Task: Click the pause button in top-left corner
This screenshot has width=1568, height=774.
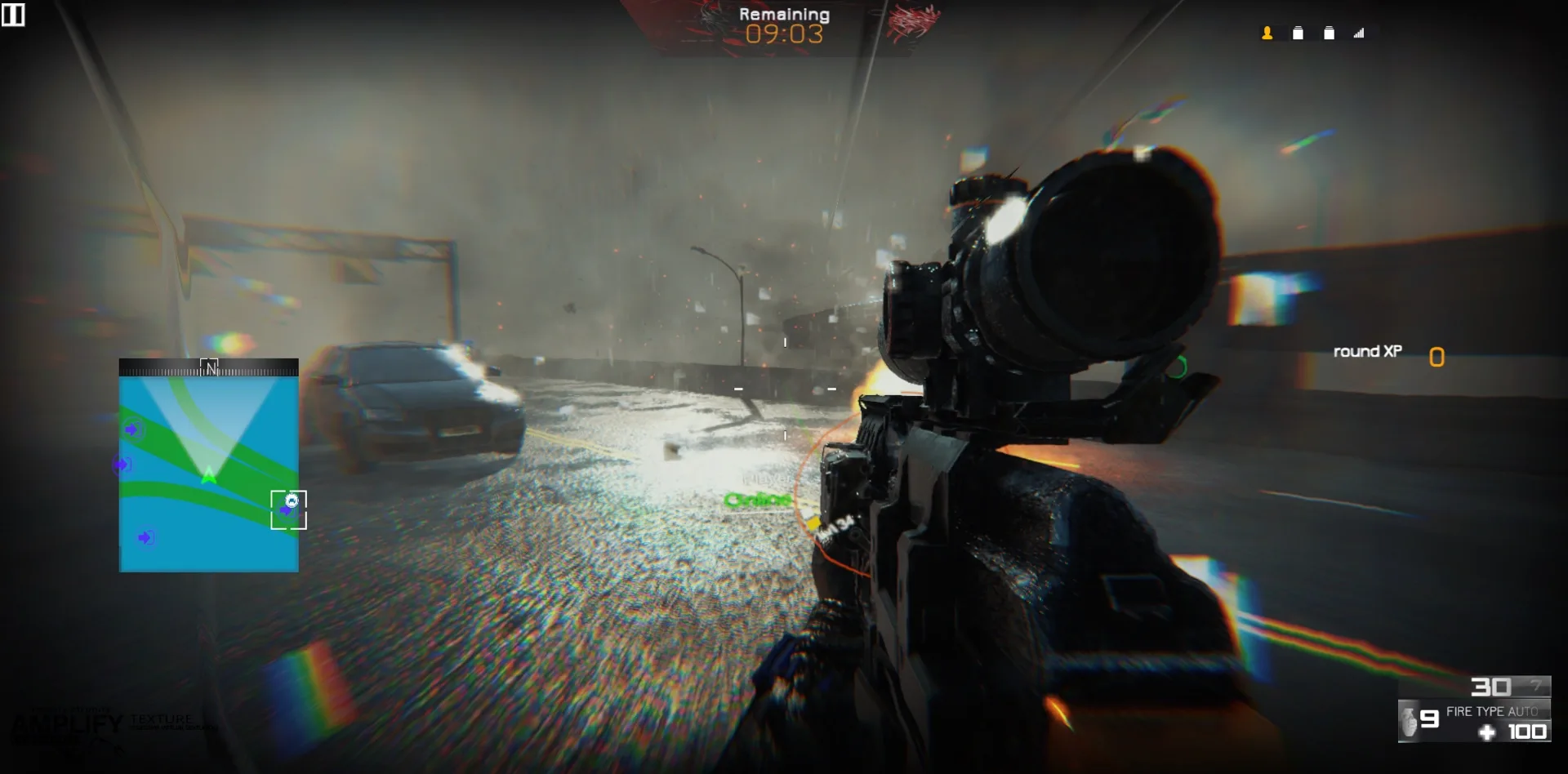Action: tap(15, 15)
